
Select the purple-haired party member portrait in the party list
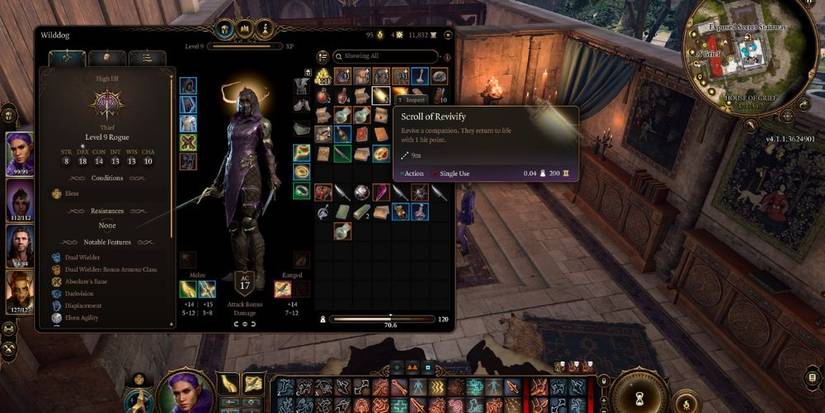[19, 155]
